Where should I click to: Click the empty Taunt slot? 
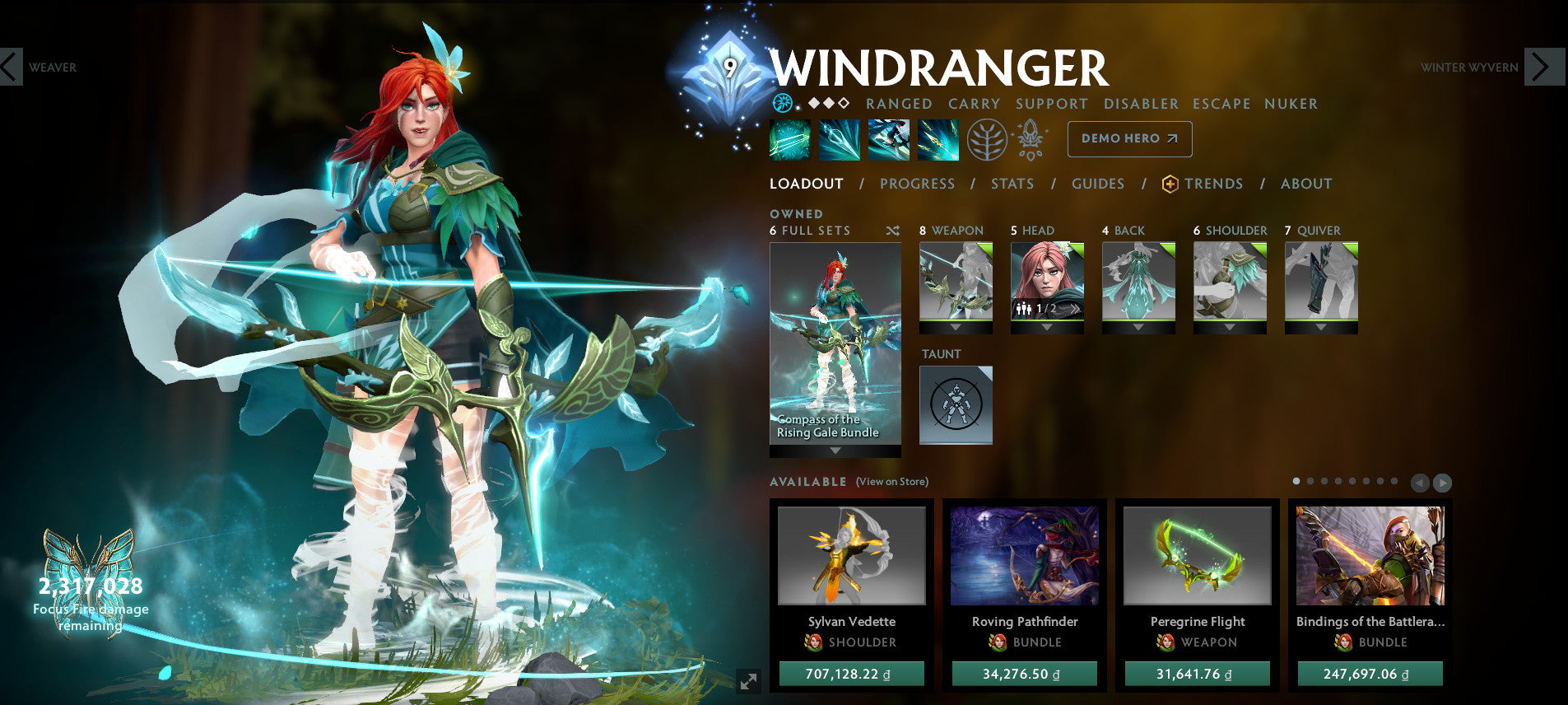point(956,404)
